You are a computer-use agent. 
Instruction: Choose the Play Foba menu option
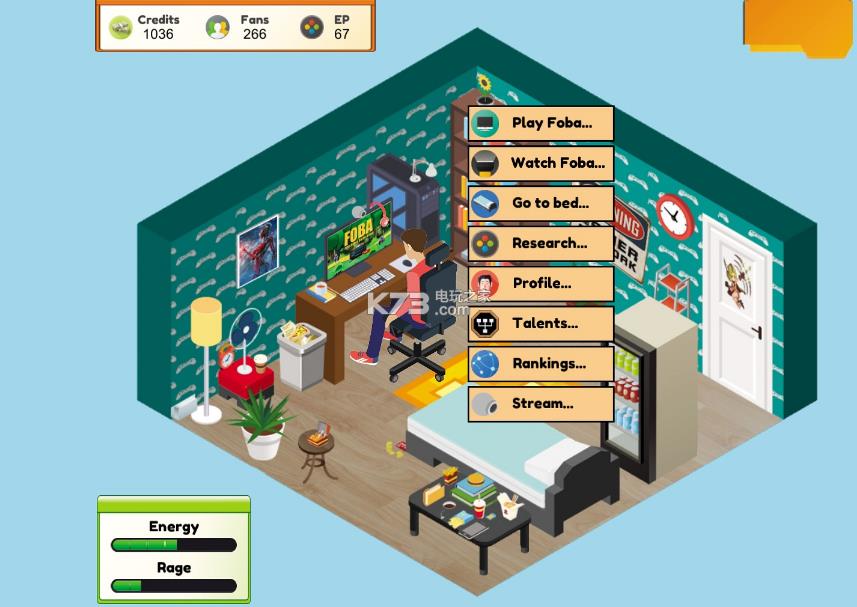pyautogui.click(x=541, y=124)
